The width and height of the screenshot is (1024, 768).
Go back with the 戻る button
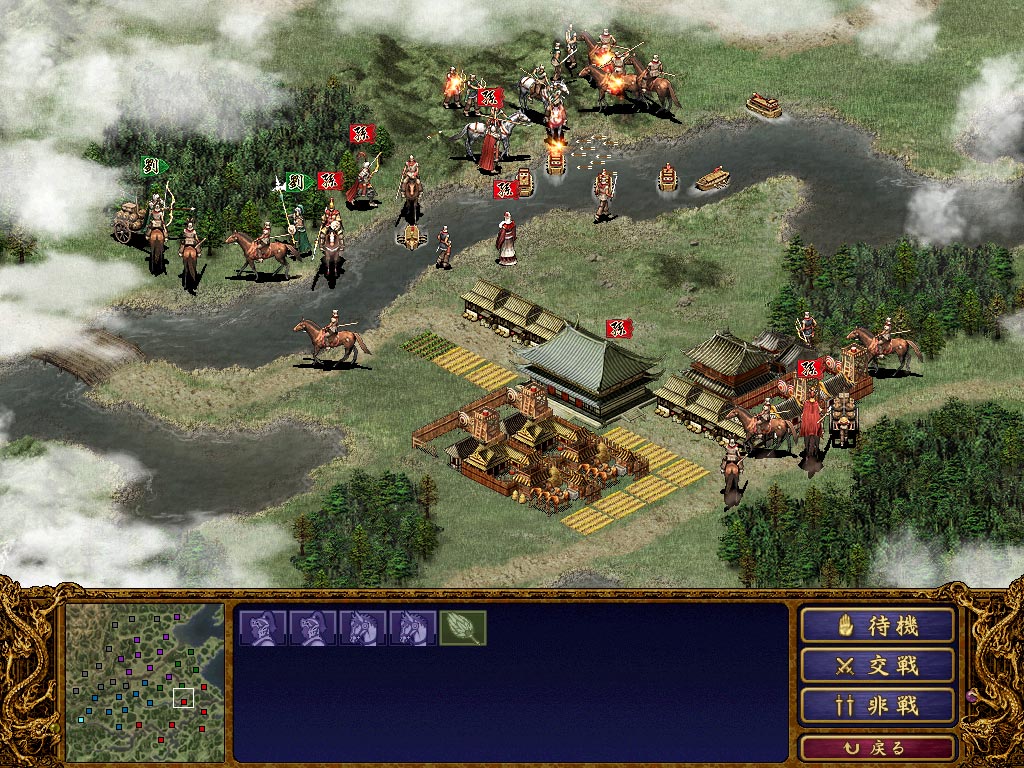click(877, 748)
